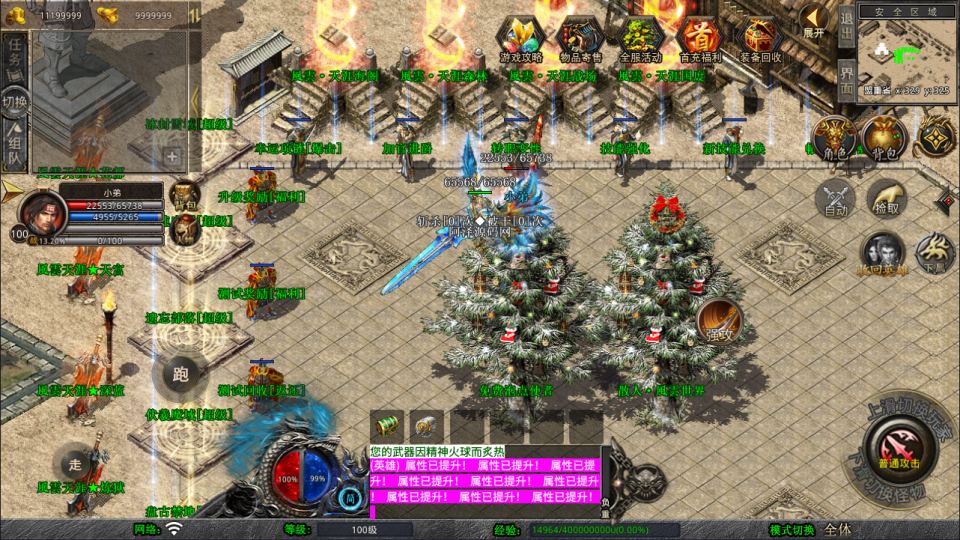The width and height of the screenshot is (960, 540).
Task: Click the 展开 expand arrow button
Action: point(814,21)
